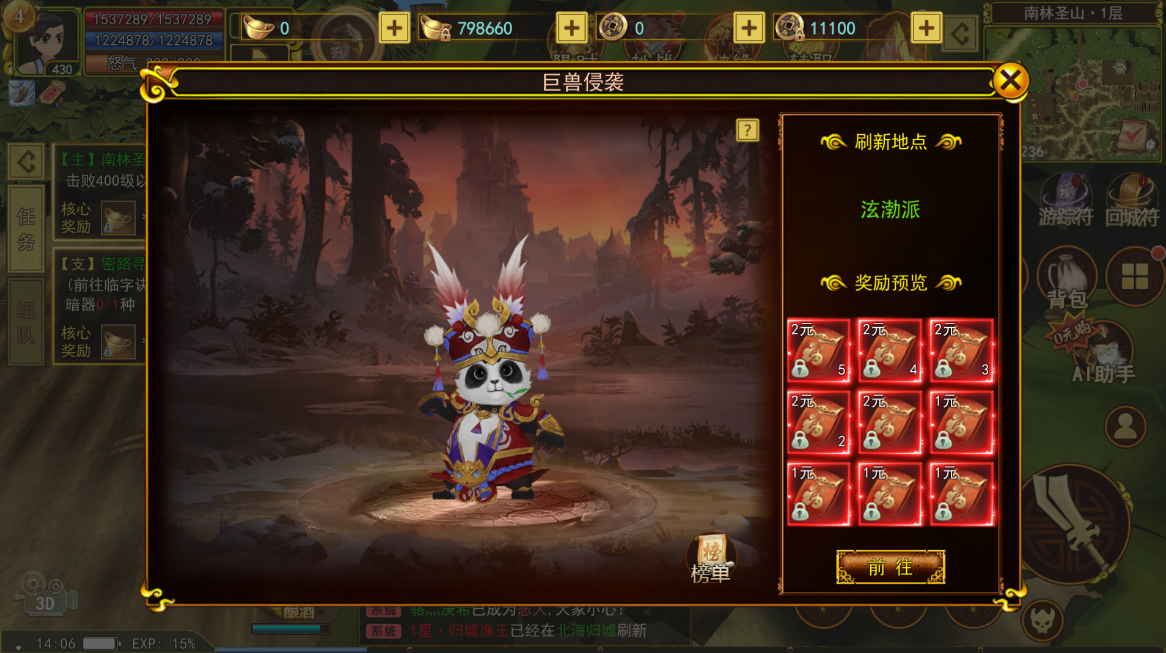The height and width of the screenshot is (653, 1166).
Task: Use the 回城符 town return talisman
Action: coord(1132,198)
